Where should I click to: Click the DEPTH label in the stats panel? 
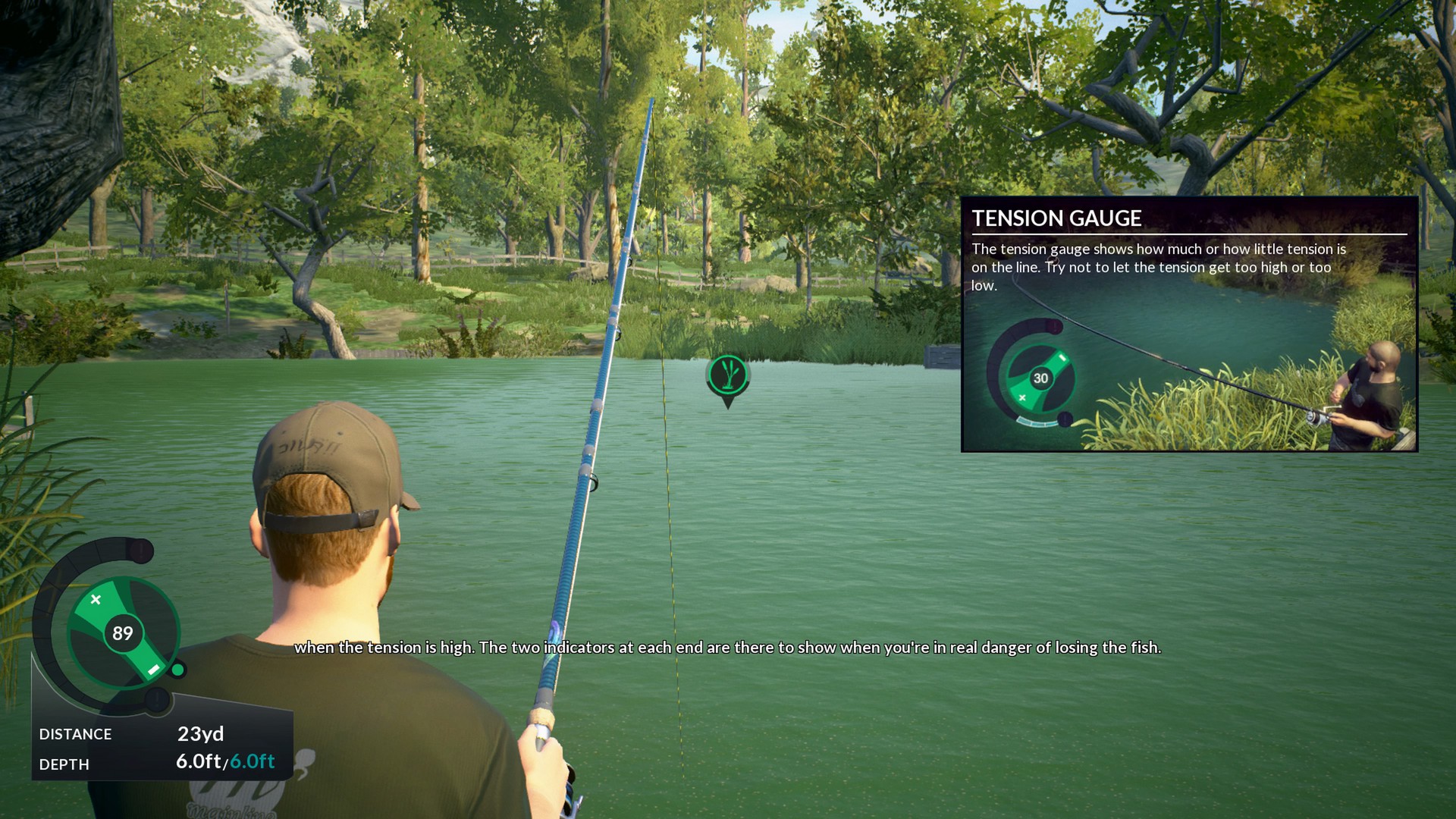pyautogui.click(x=64, y=766)
